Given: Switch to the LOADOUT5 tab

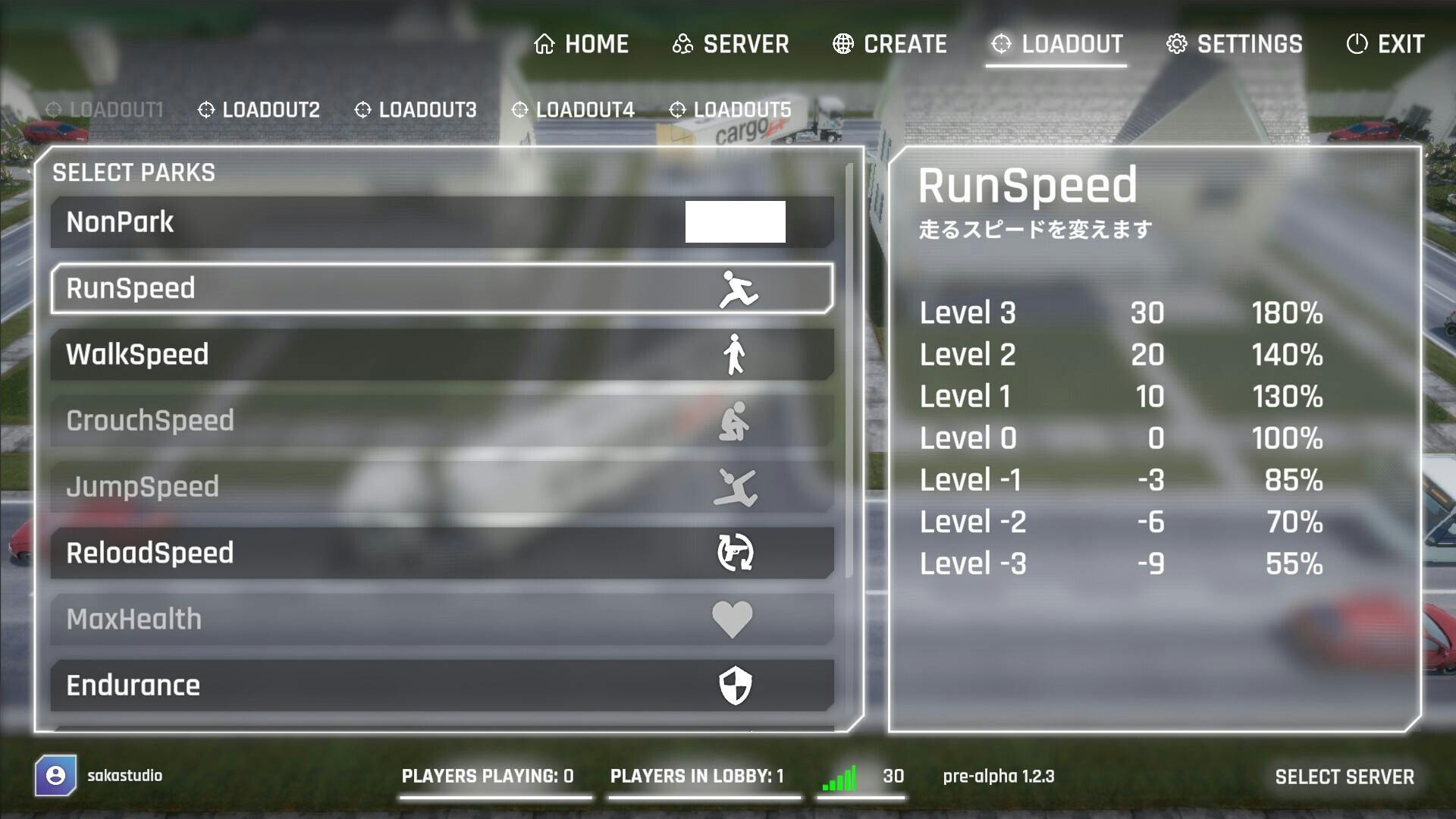Looking at the screenshot, I should [x=730, y=110].
